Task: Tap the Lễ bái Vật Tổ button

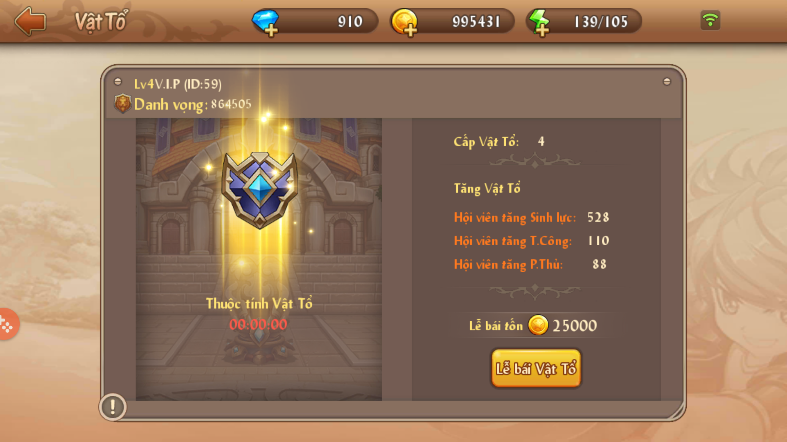Action: click(x=536, y=368)
